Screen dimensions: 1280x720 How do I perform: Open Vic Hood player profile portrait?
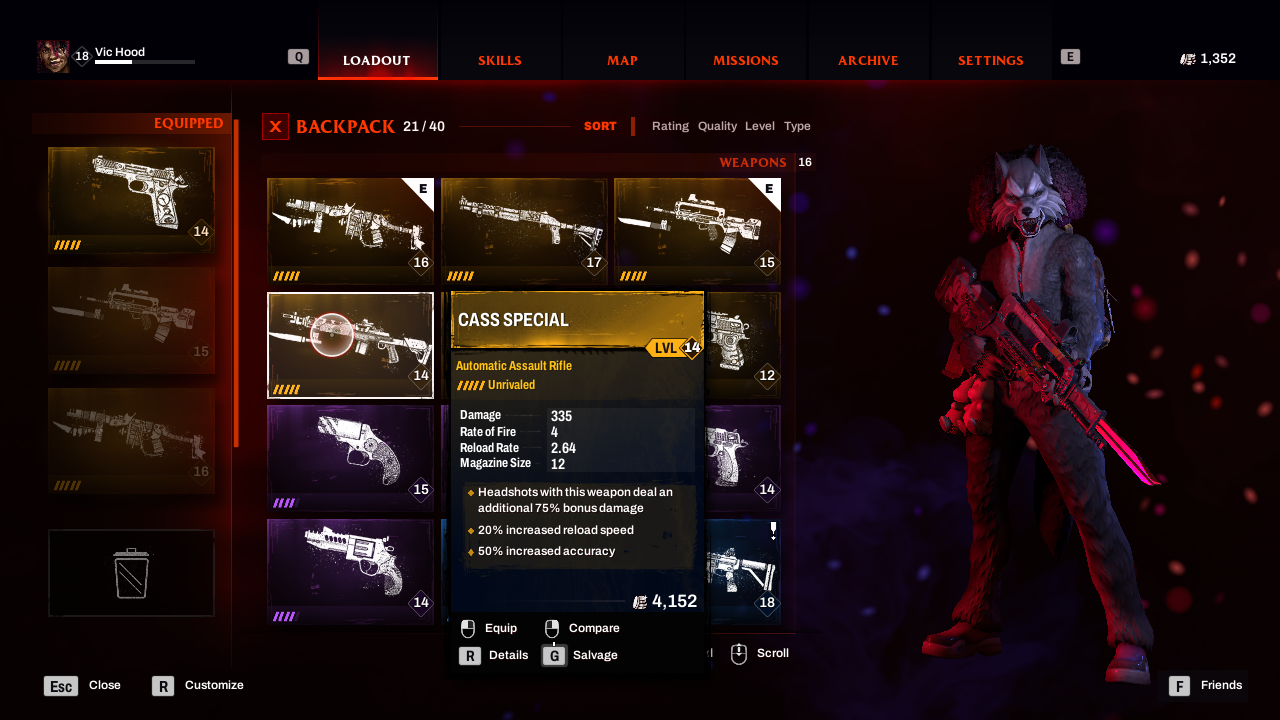pos(53,57)
